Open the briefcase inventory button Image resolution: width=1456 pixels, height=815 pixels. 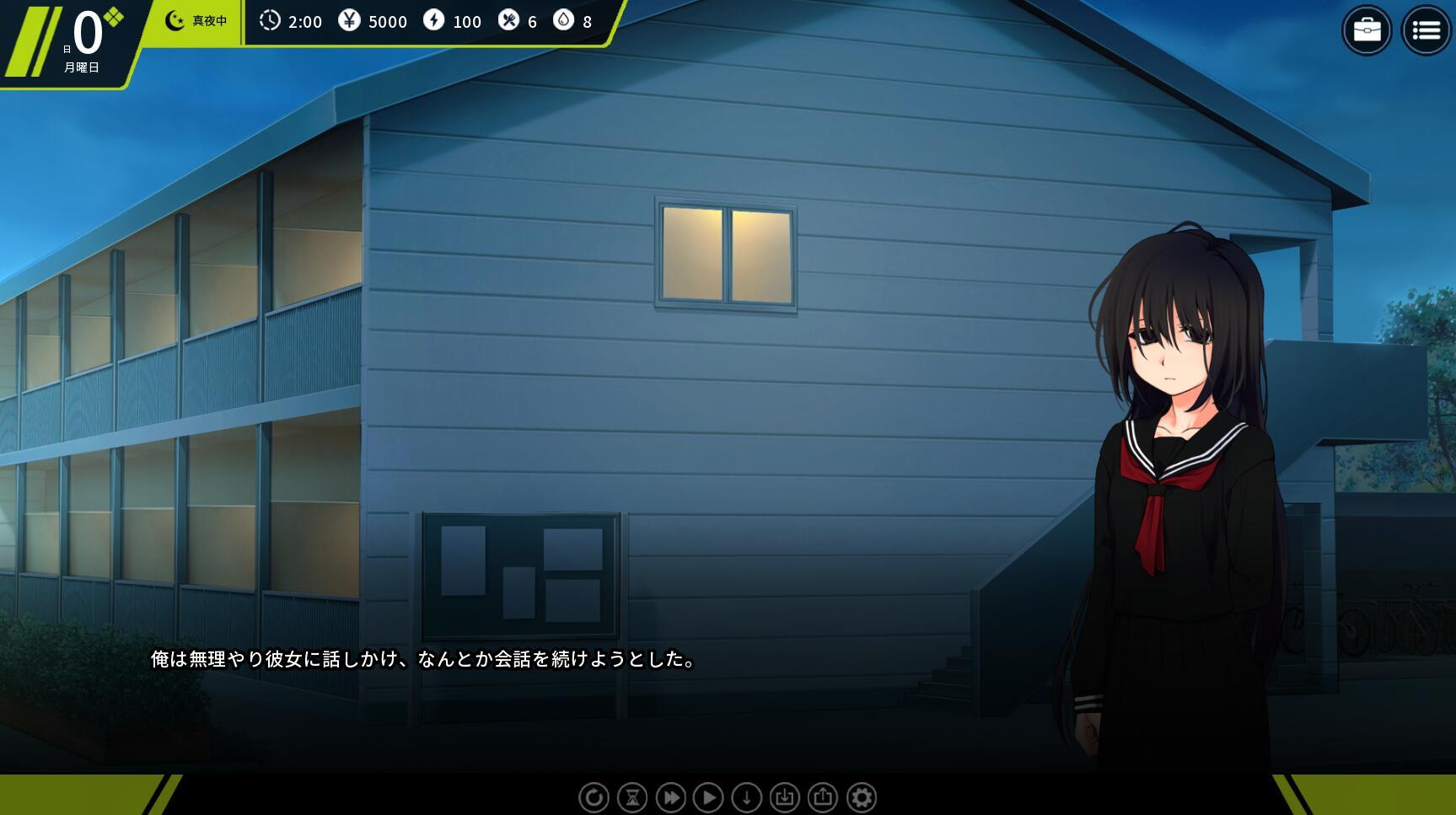coord(1366,31)
